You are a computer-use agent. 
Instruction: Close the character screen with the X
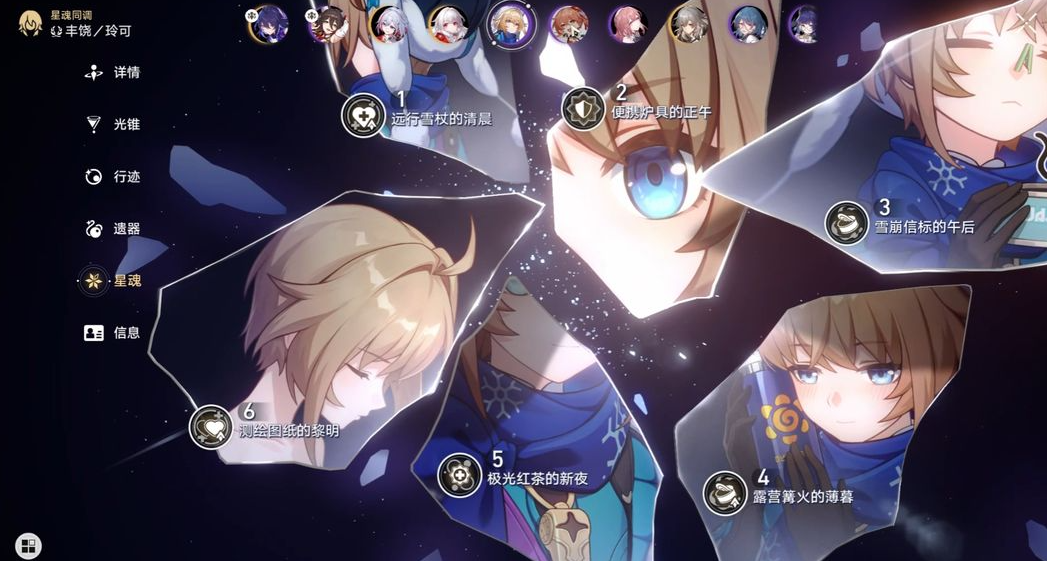click(x=1026, y=20)
